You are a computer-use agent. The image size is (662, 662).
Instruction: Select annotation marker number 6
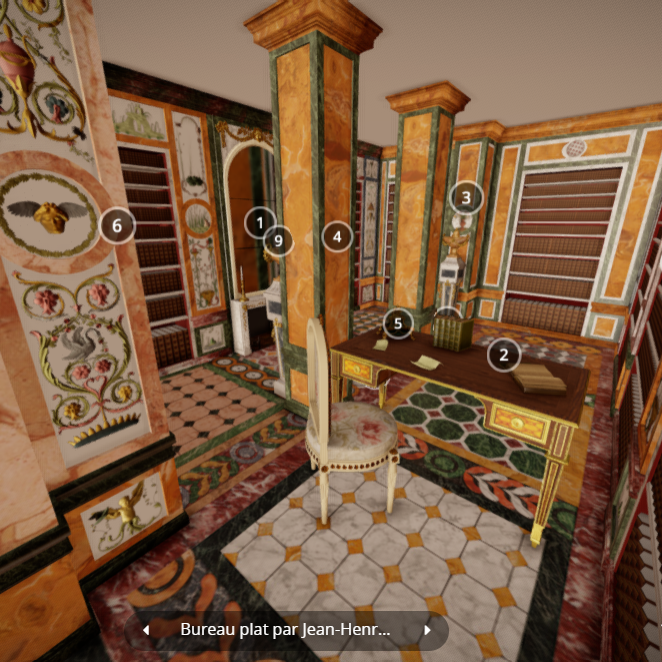[116, 226]
